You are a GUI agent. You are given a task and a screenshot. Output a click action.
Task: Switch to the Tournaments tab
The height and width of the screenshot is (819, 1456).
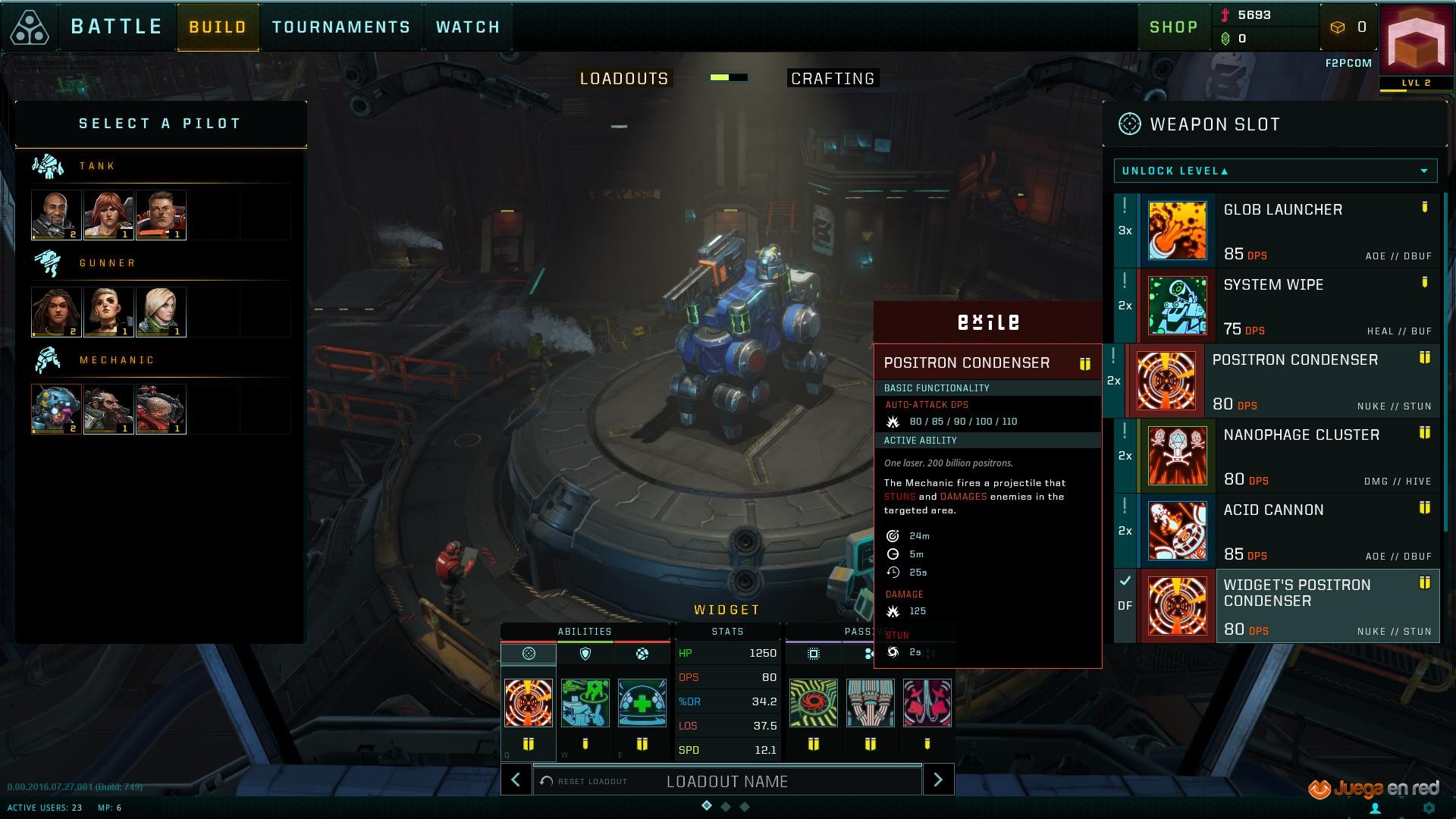pos(341,27)
